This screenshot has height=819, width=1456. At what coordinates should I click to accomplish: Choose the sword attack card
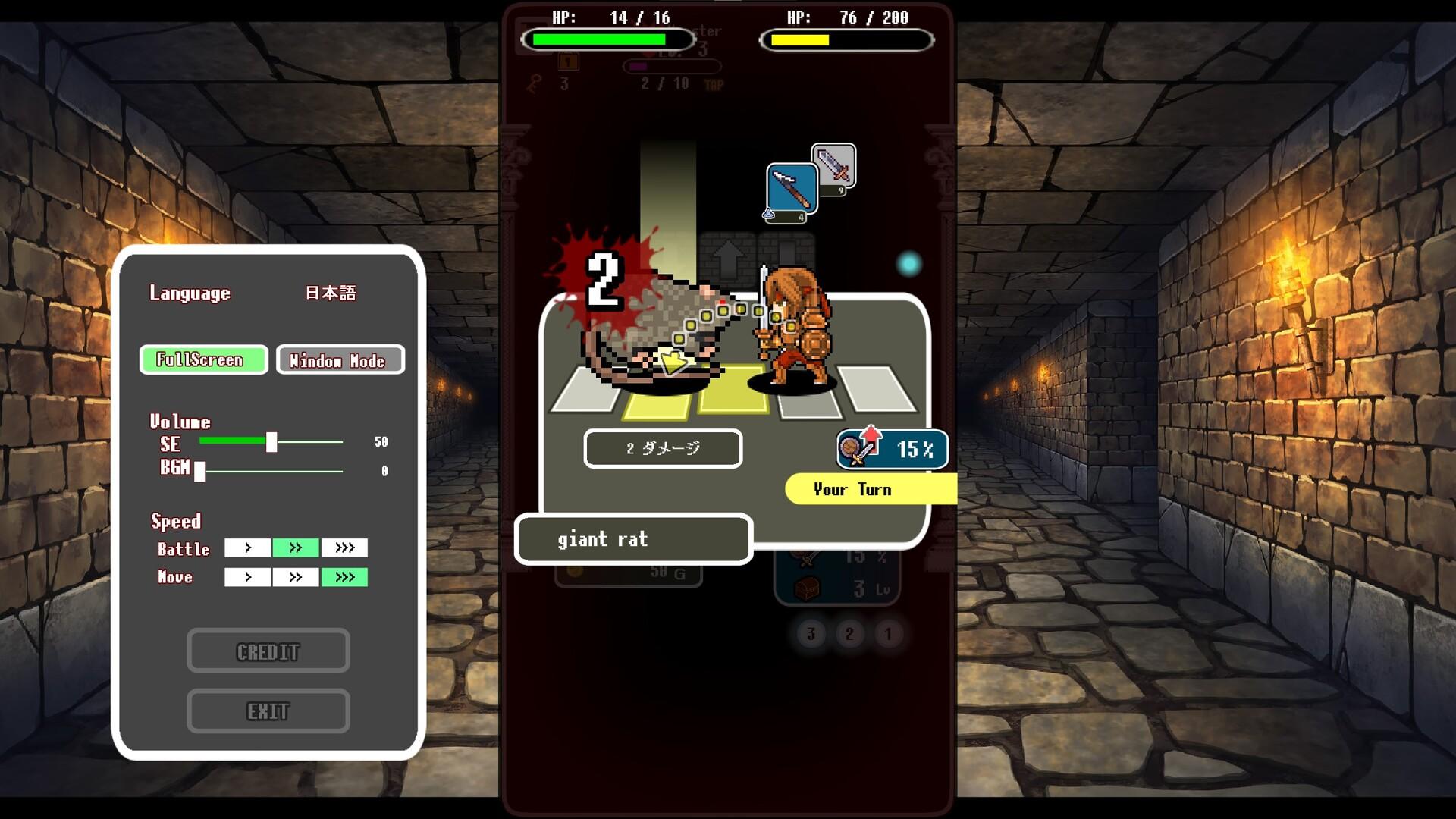[835, 163]
